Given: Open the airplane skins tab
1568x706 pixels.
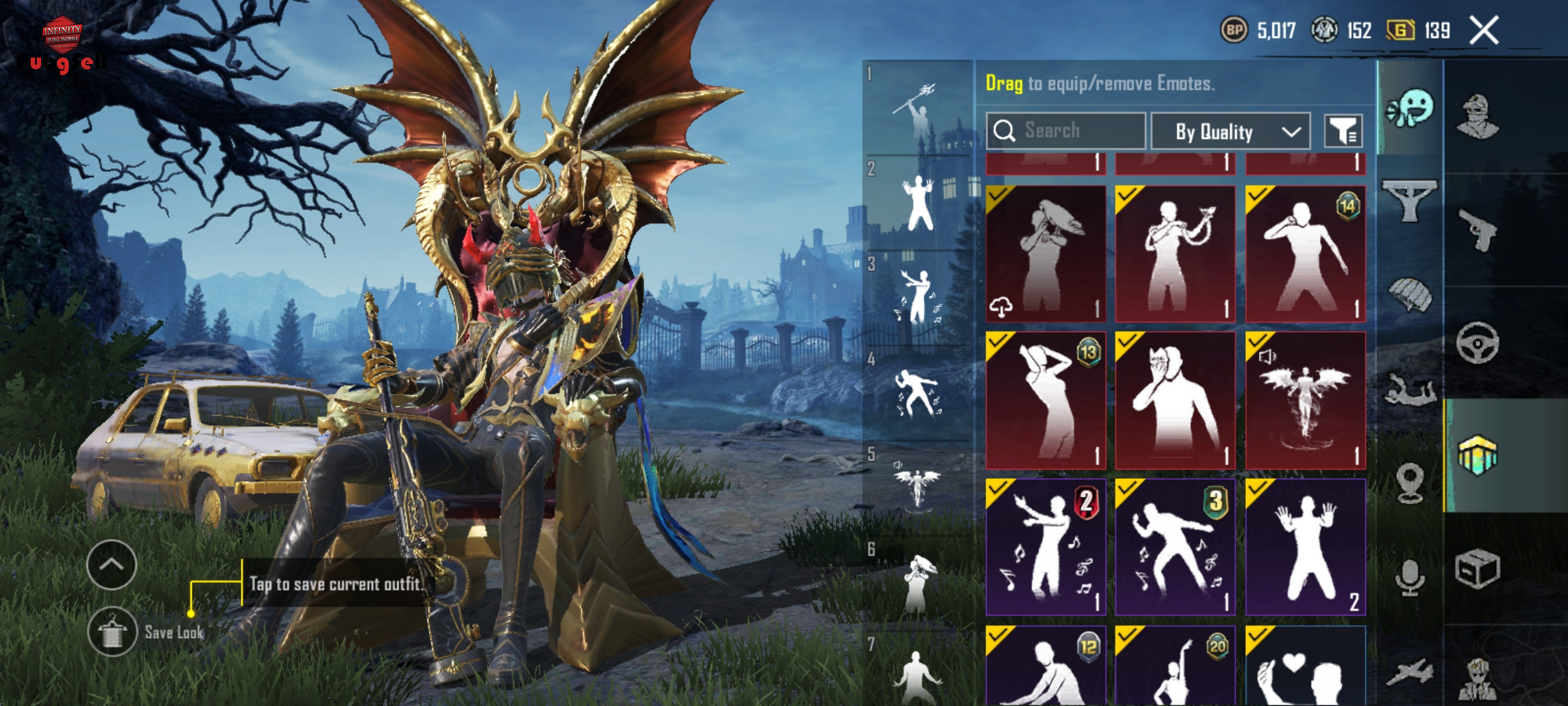Looking at the screenshot, I should tap(1410, 673).
